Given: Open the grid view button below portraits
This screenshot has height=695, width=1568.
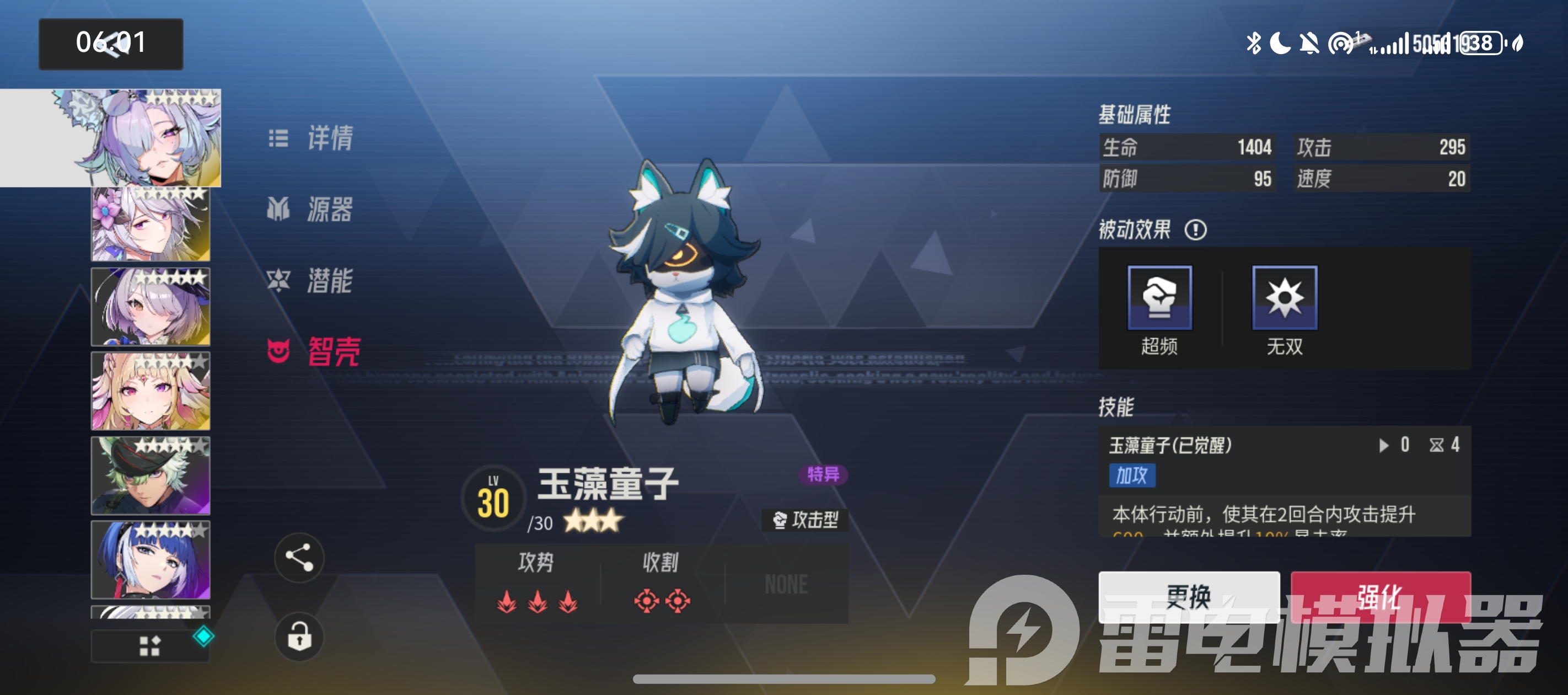Looking at the screenshot, I should [x=150, y=646].
